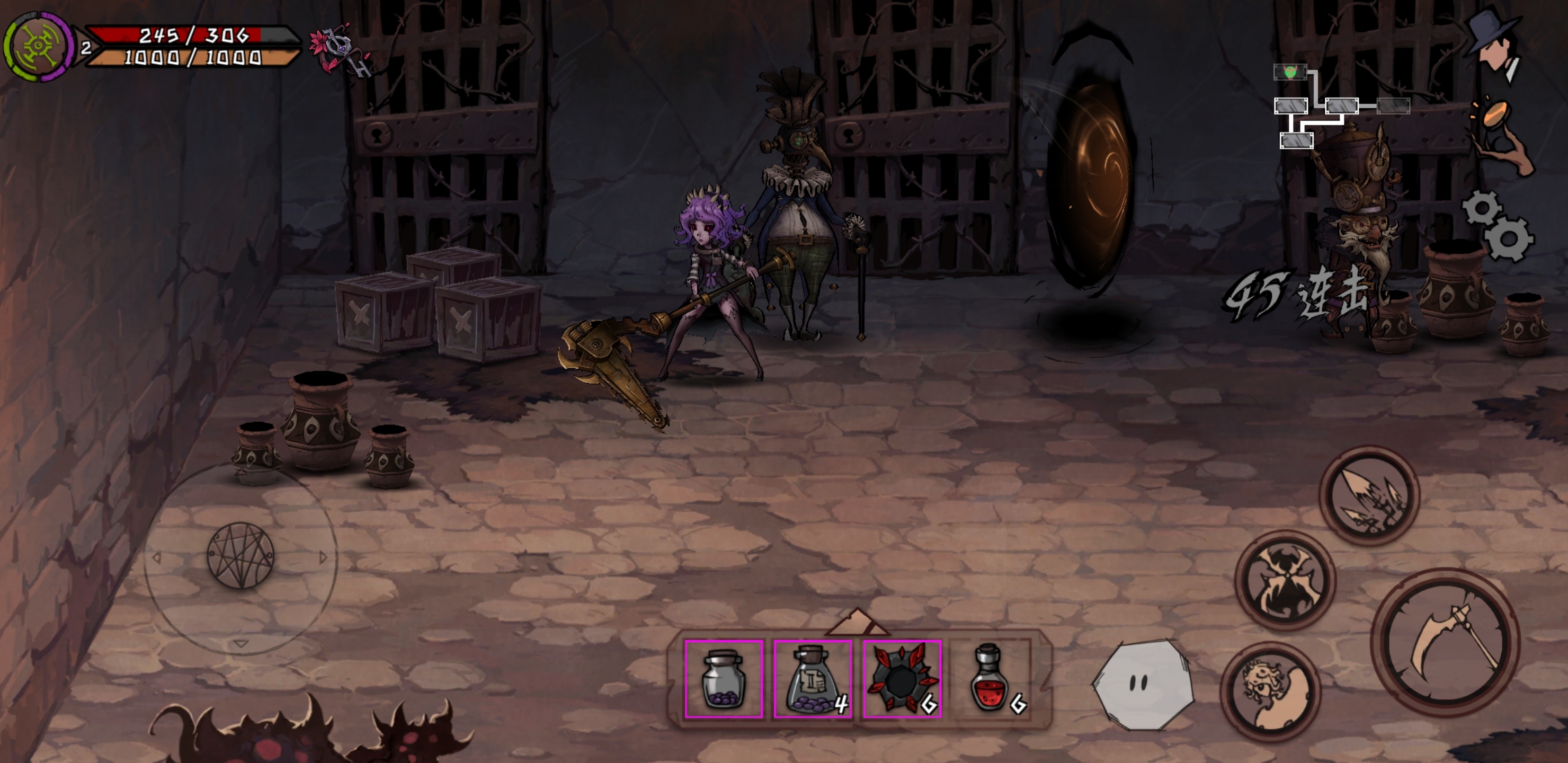The image size is (1568, 763).
Task: Tap the gray octagon face button
Action: point(1143,685)
